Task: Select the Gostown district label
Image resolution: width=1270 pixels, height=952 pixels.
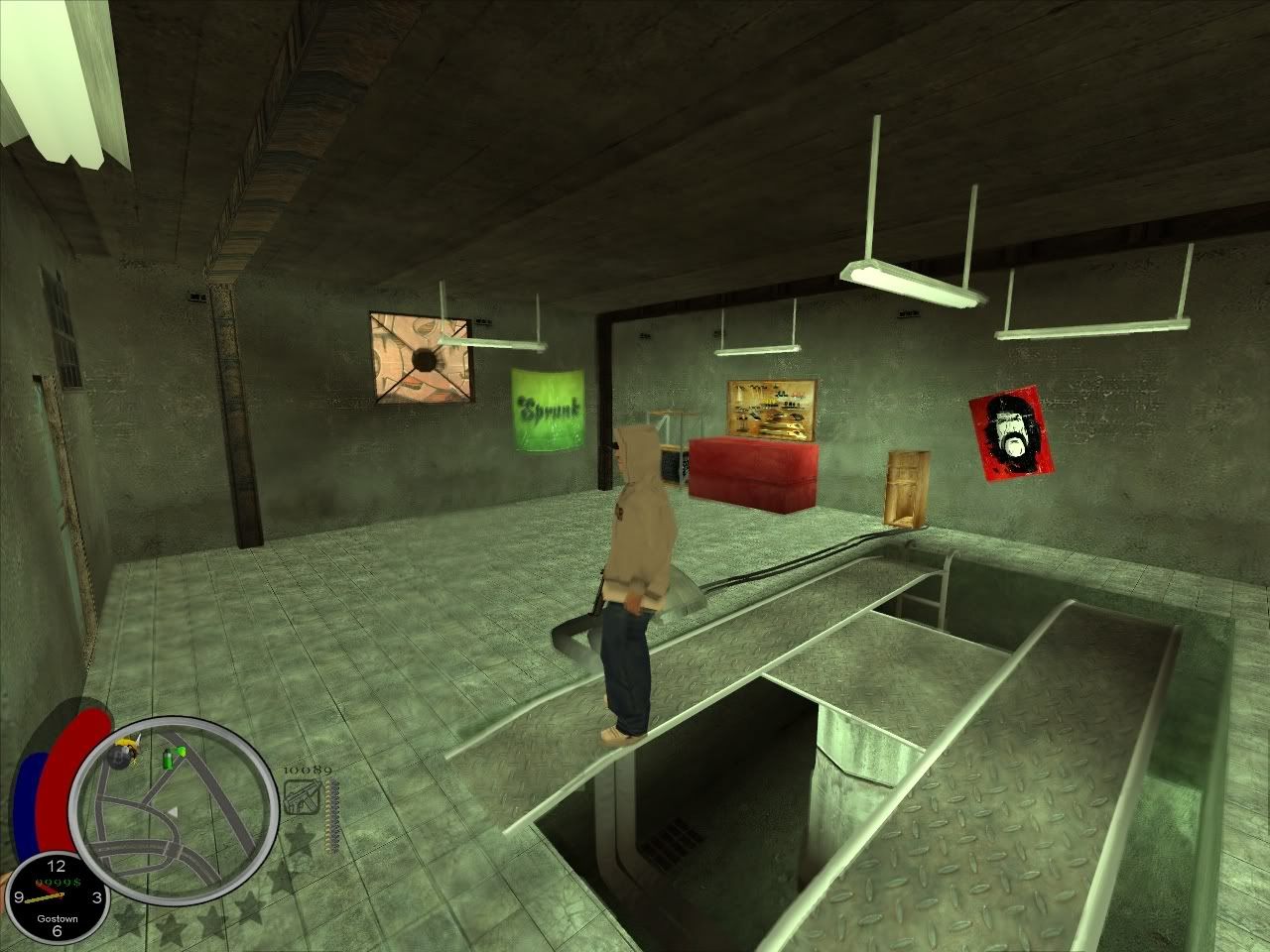Action: pos(58,919)
